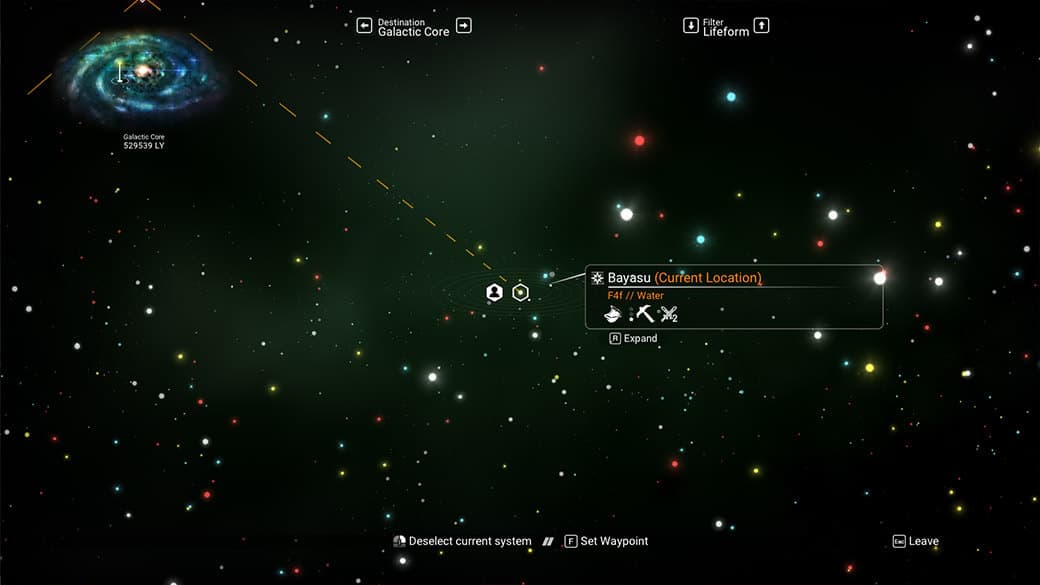
Task: Switch destination to previous with left arrow
Action: (364, 26)
